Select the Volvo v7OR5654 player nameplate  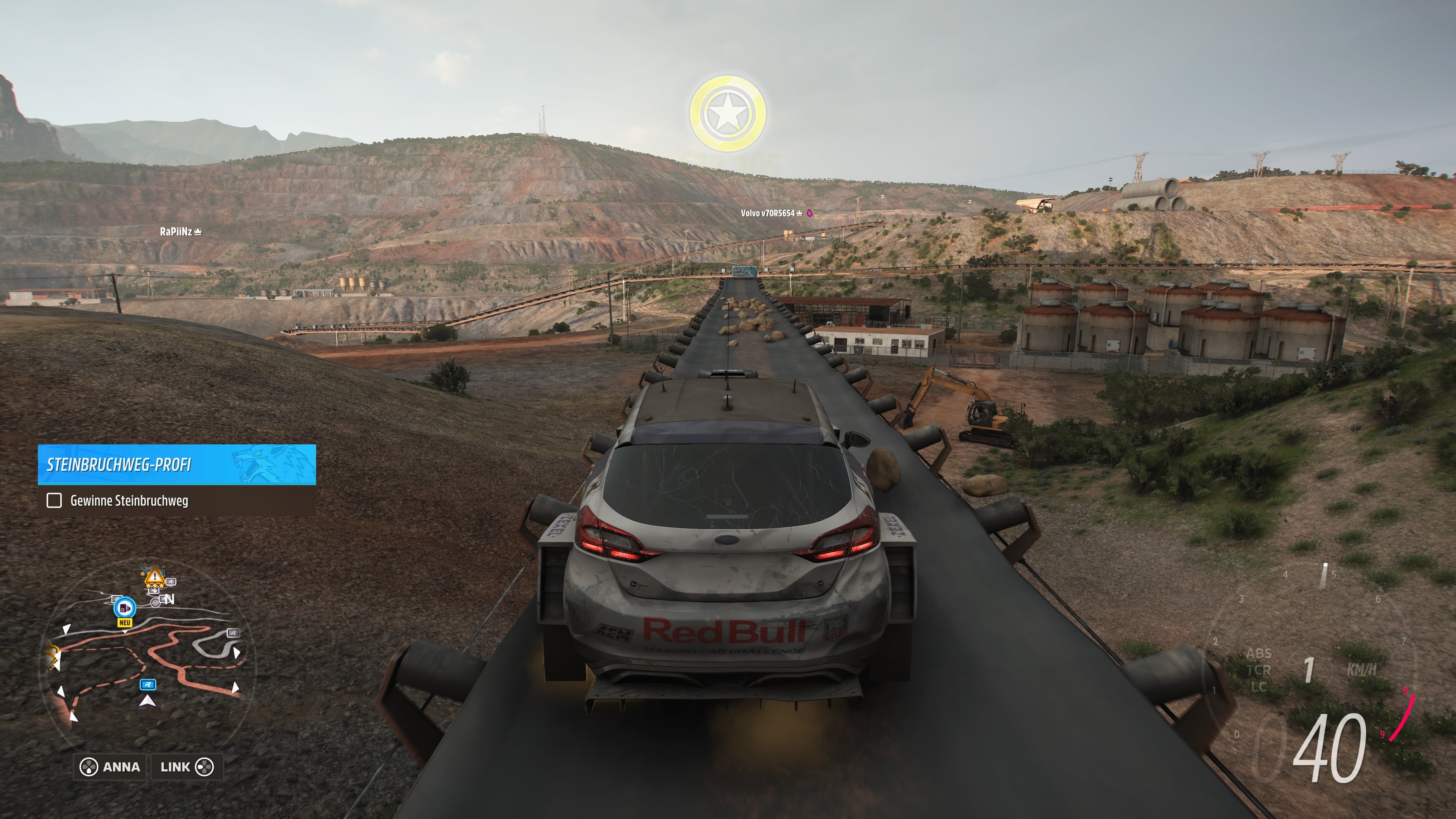(x=768, y=213)
